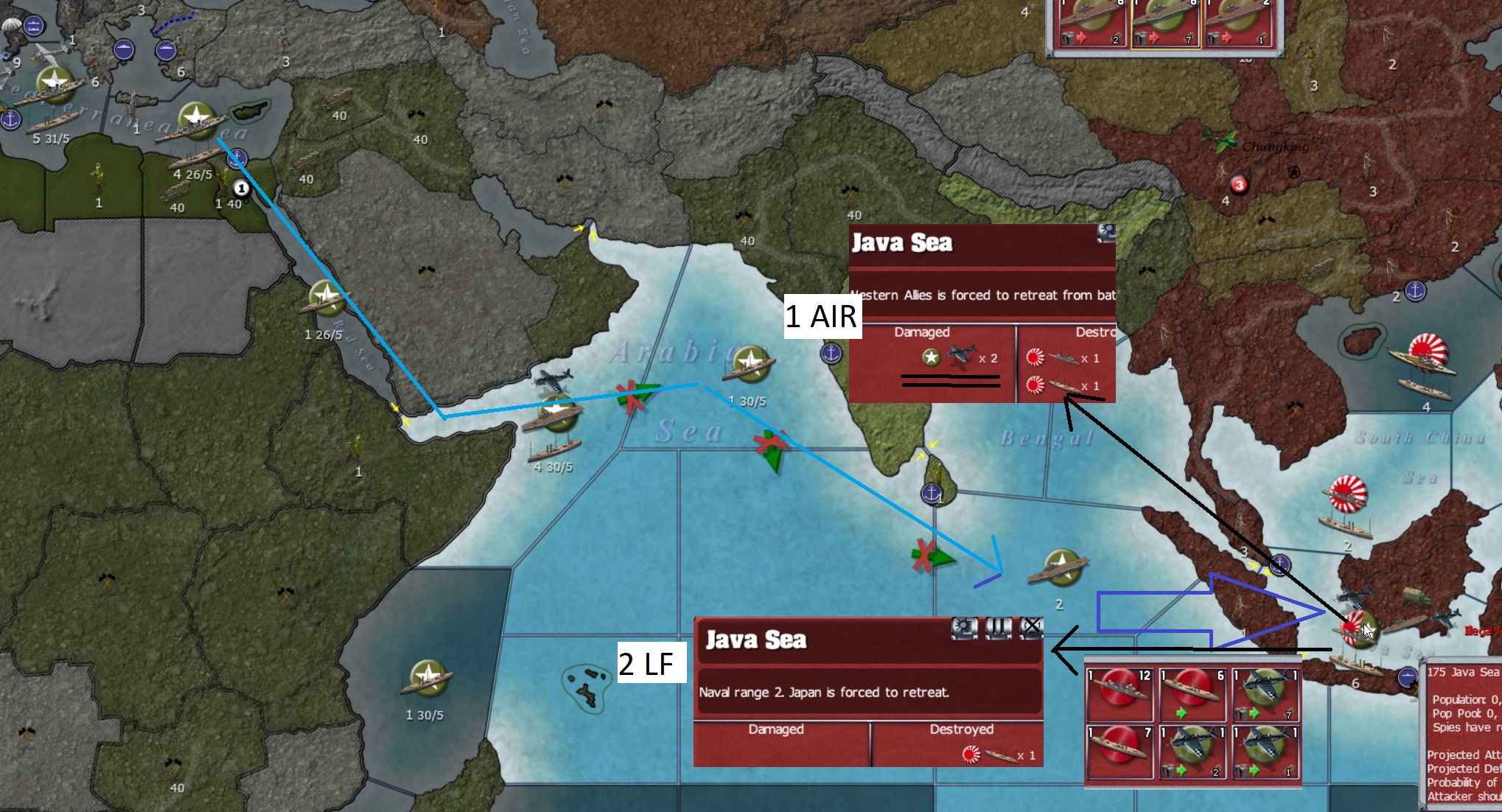Select the Allied destroyer card showing strength 6
1502x812 pixels.
pos(1192,693)
